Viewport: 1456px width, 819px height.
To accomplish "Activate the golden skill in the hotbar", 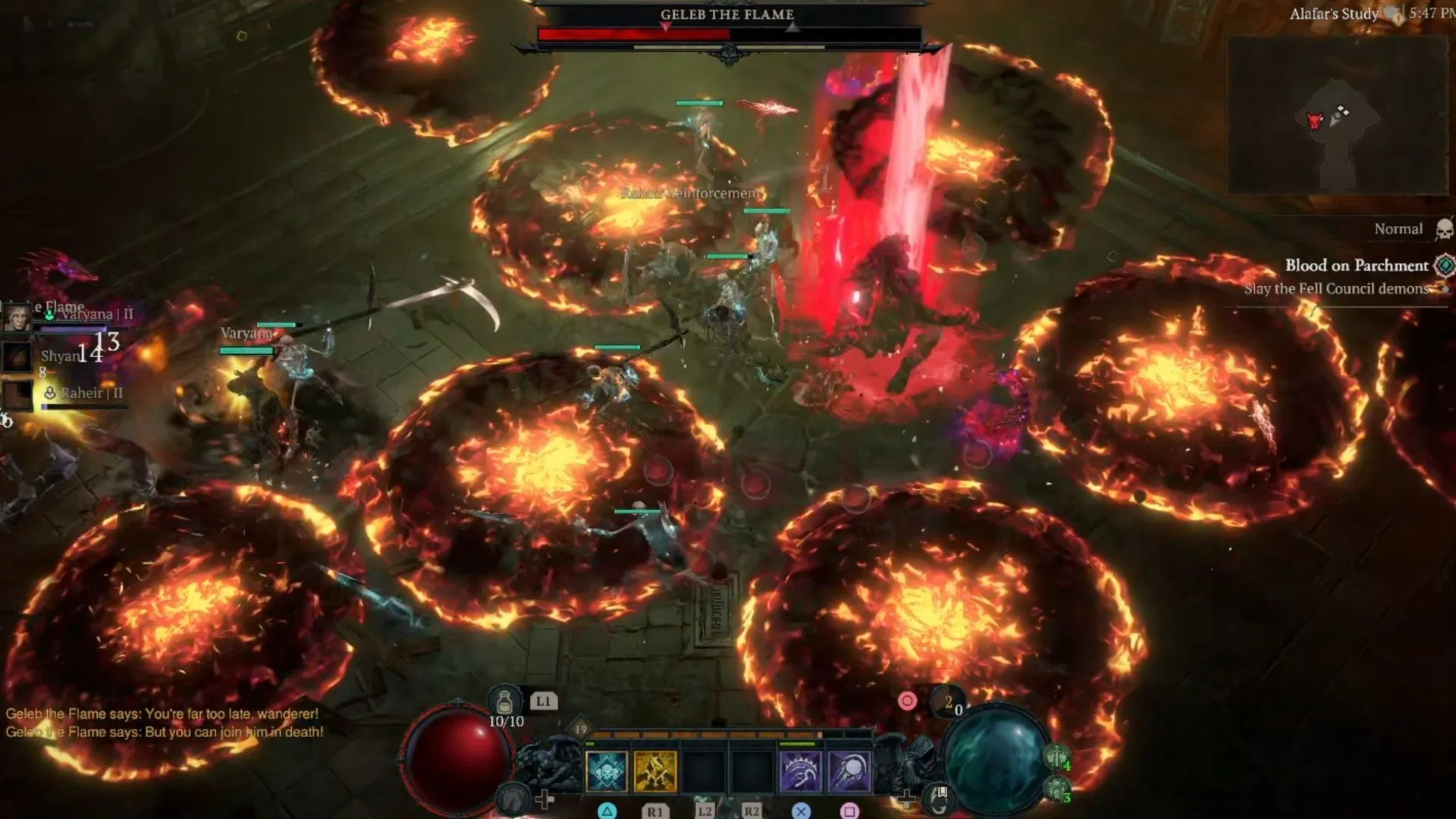I will 655,771.
